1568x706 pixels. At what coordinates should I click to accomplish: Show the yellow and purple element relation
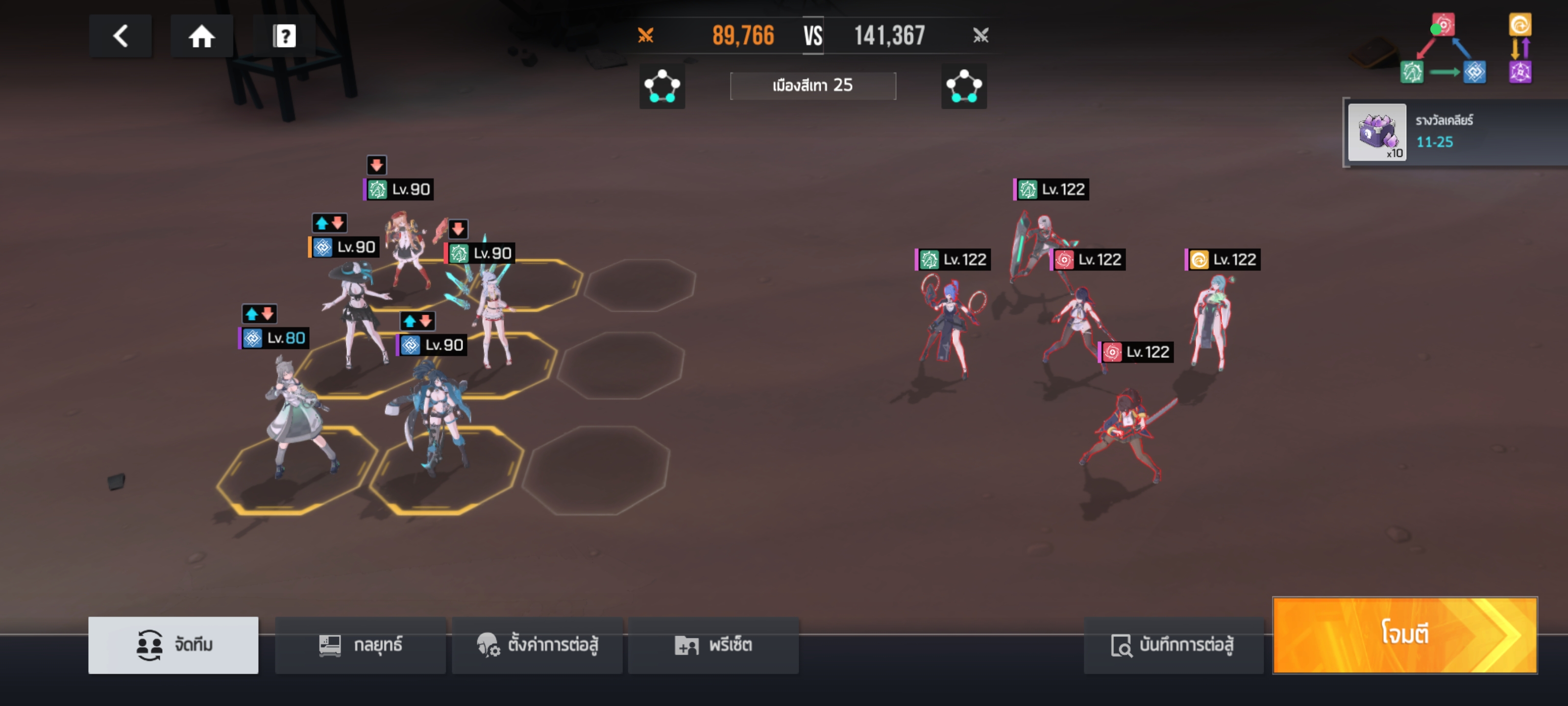1519,49
